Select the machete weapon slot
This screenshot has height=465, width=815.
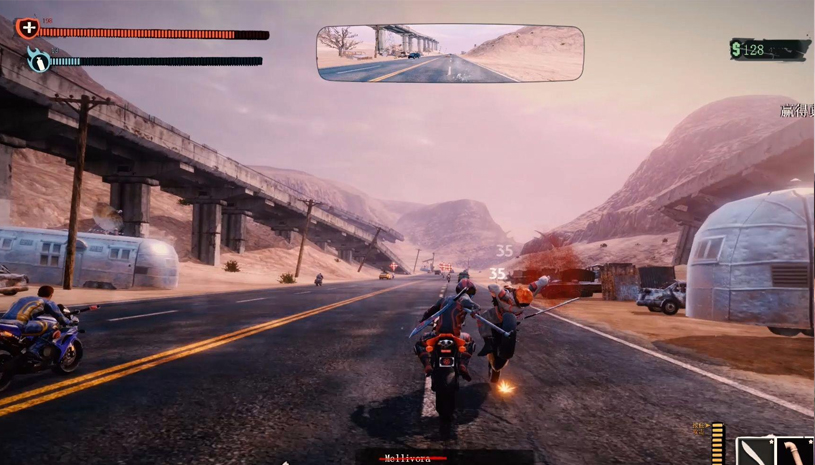tap(753, 452)
